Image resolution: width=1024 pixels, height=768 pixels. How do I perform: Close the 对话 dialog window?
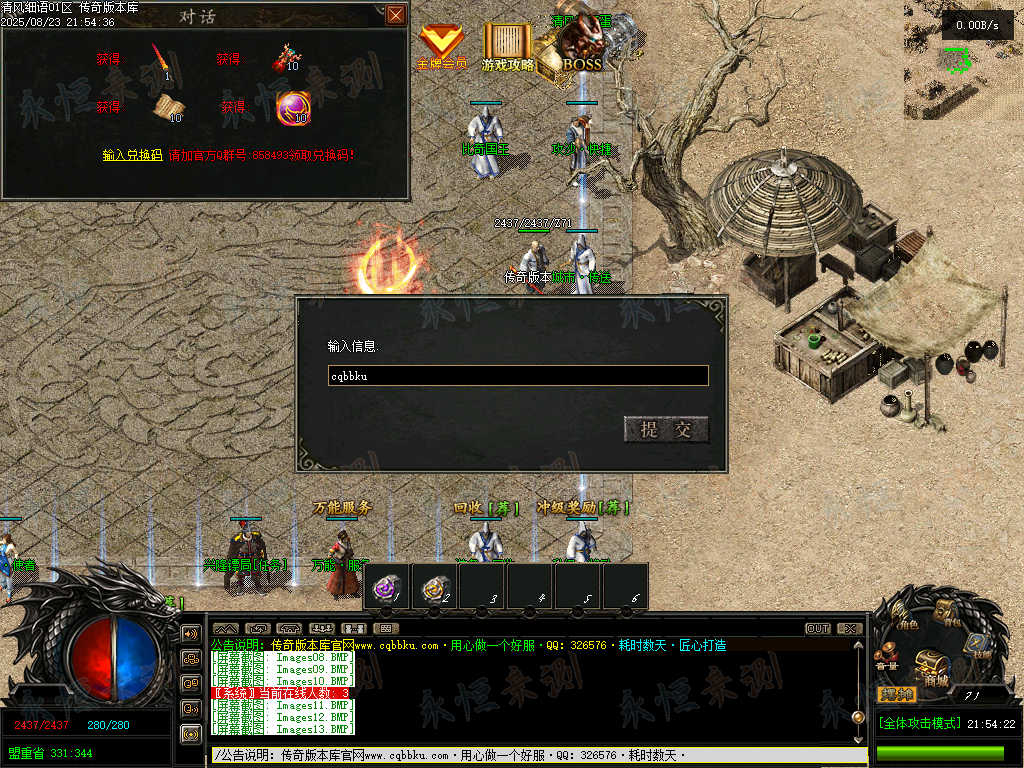tap(396, 14)
